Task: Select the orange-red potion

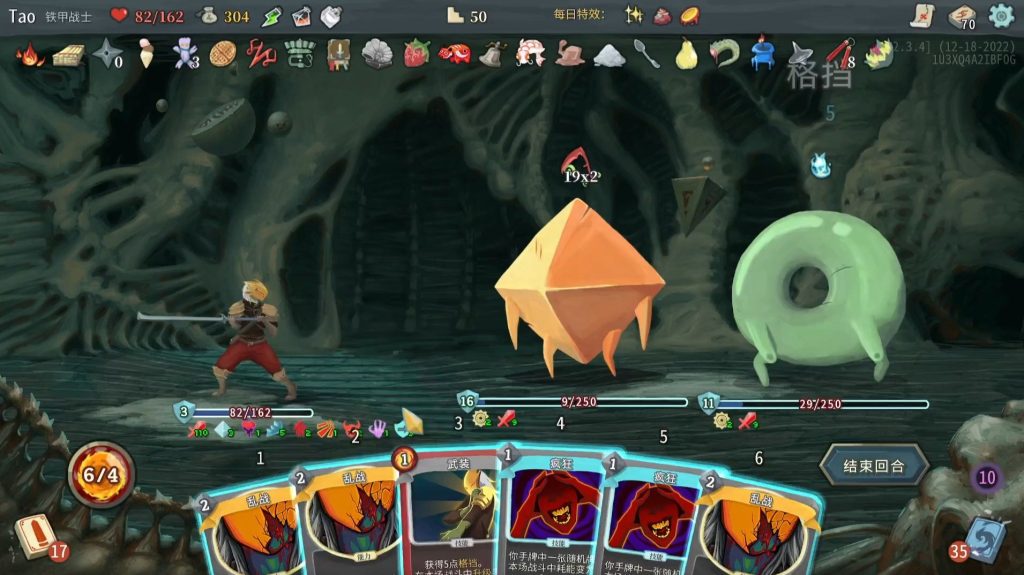Action: [x=301, y=16]
